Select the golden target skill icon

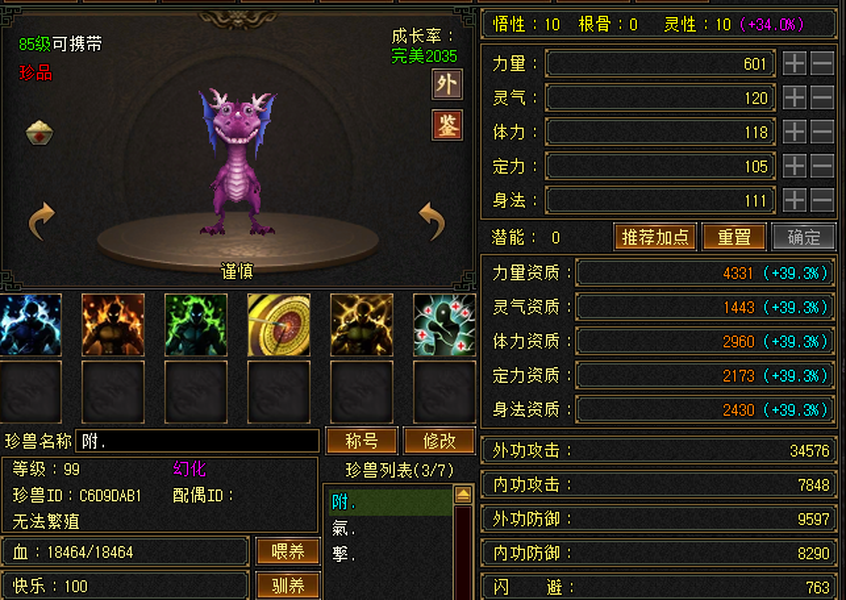(278, 324)
